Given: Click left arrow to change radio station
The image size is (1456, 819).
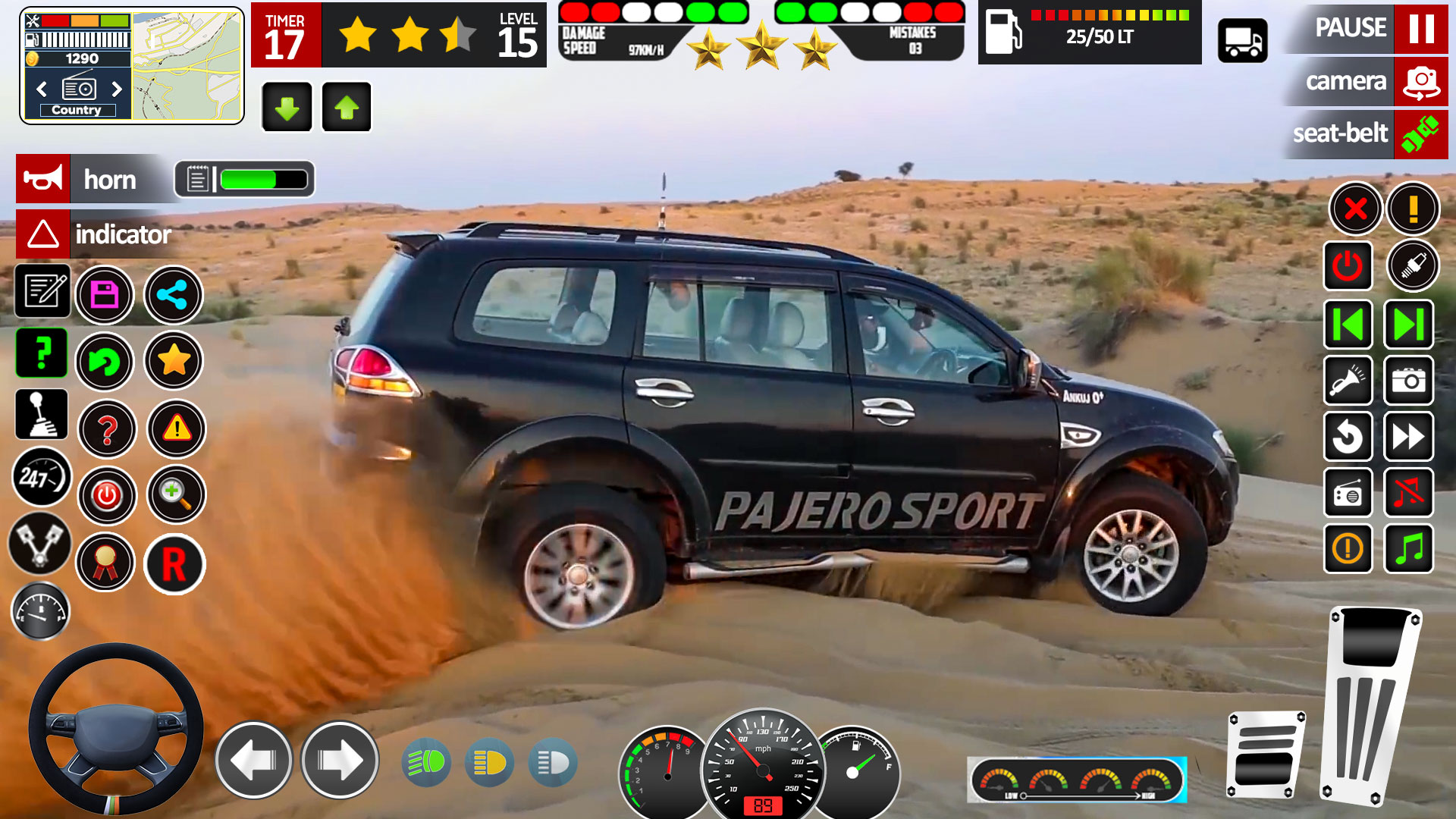Looking at the screenshot, I should [x=42, y=89].
